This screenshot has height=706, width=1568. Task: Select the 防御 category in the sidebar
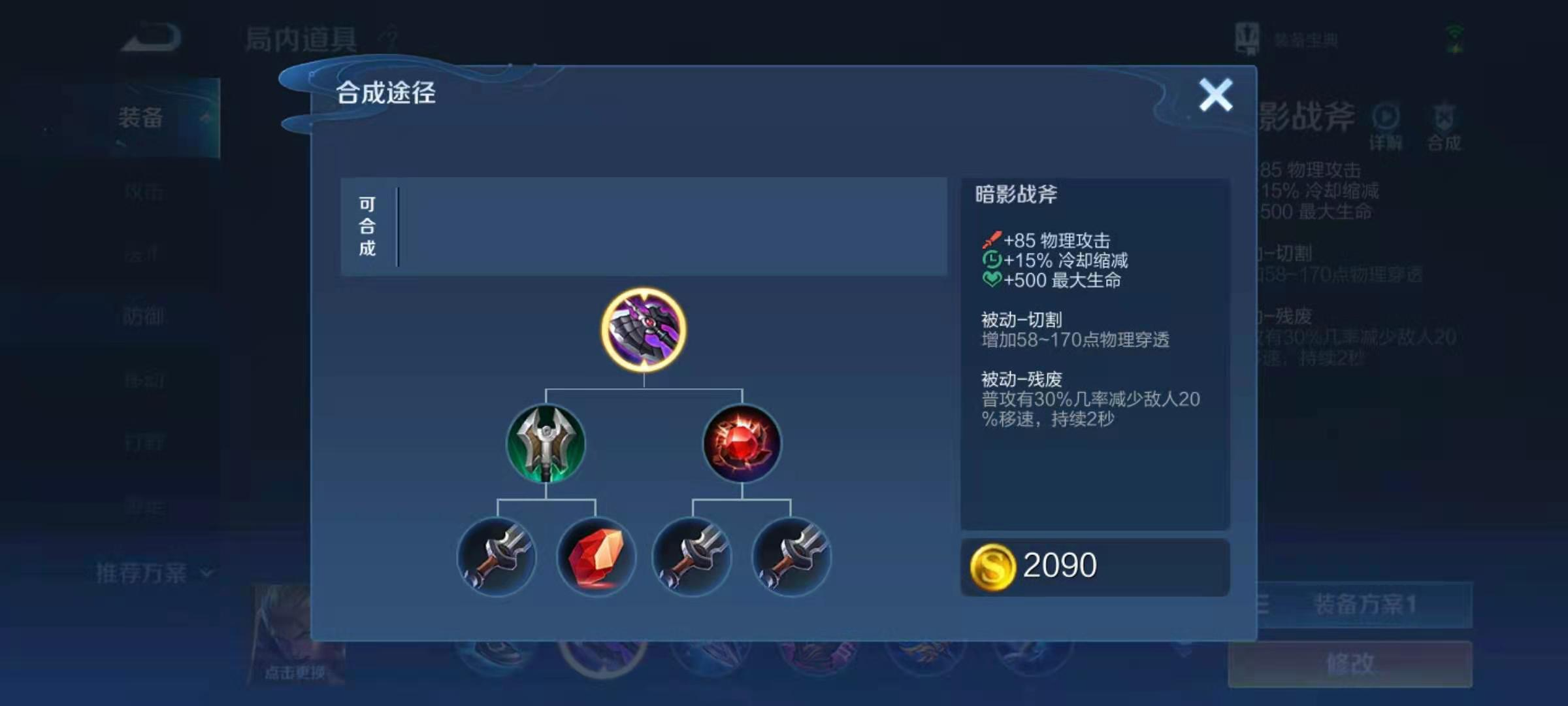coord(145,316)
